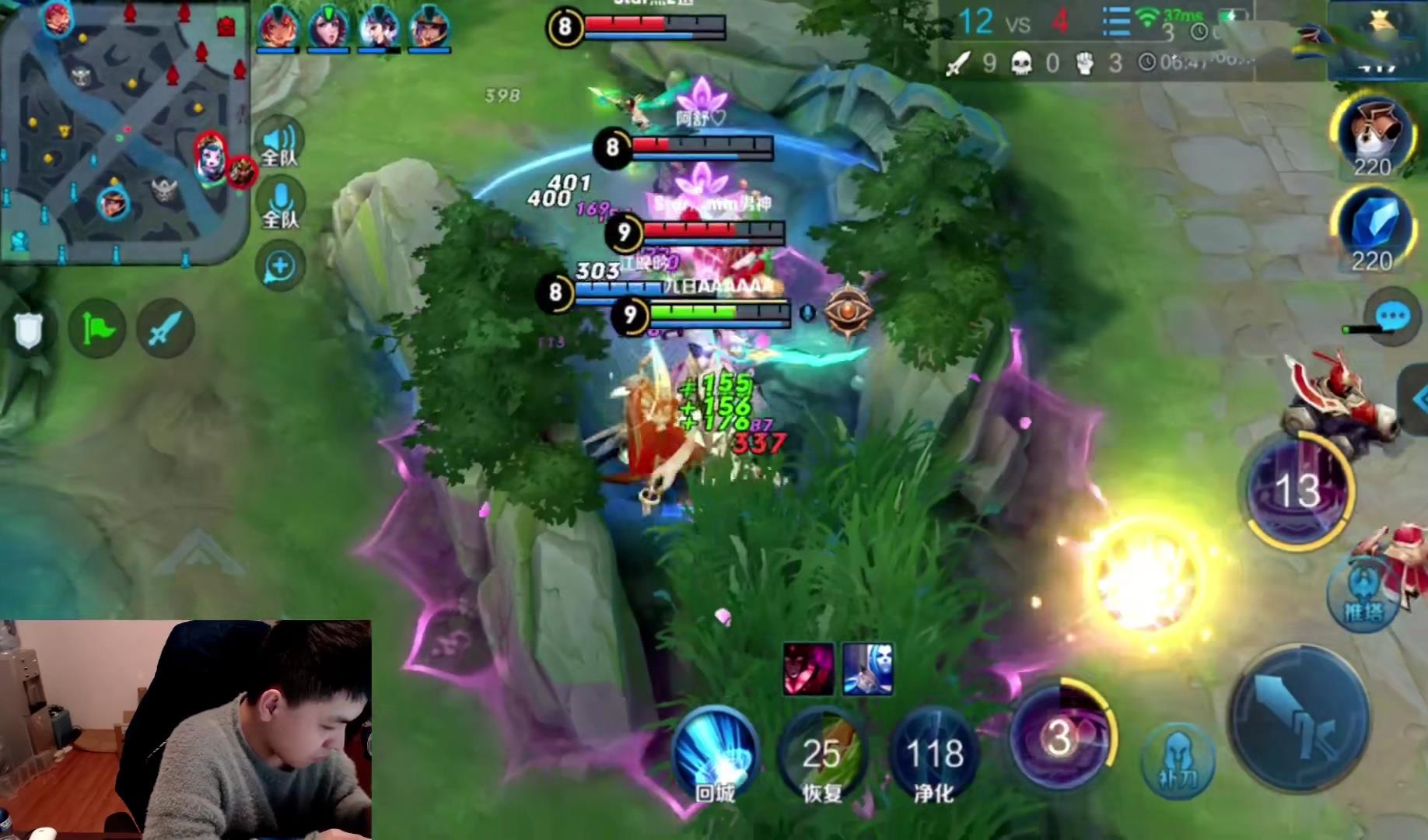Open the quick chat message bubble

279,267
